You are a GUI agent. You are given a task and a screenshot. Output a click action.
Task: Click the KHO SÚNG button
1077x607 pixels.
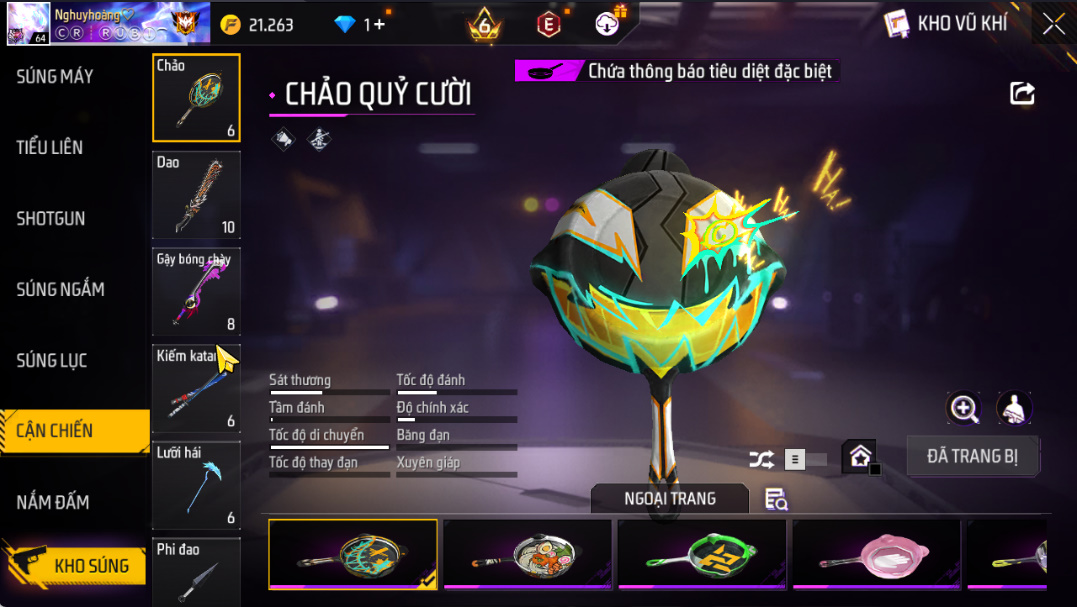[x=90, y=566]
